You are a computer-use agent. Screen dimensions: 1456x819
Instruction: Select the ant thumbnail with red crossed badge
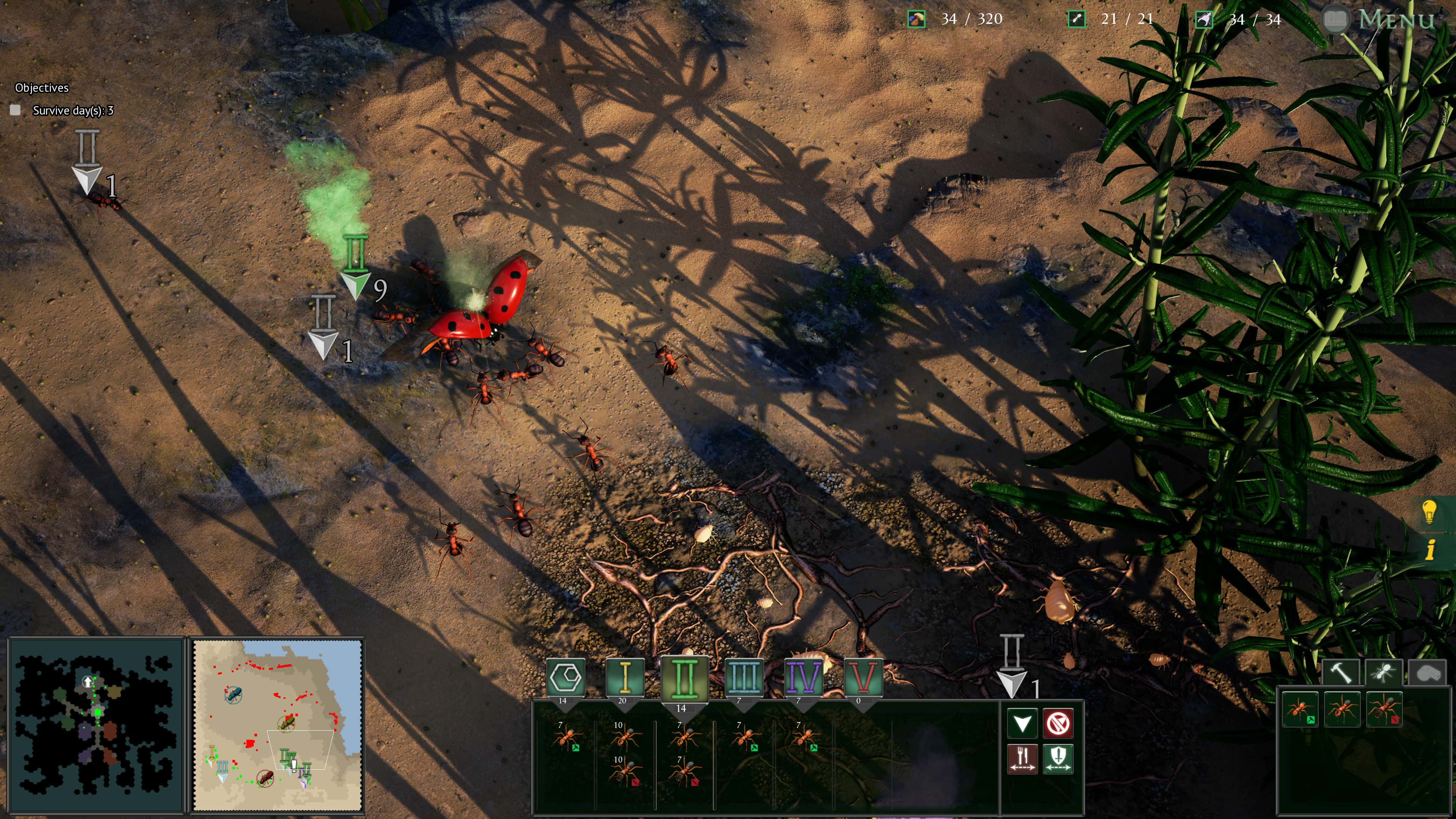tap(1385, 709)
